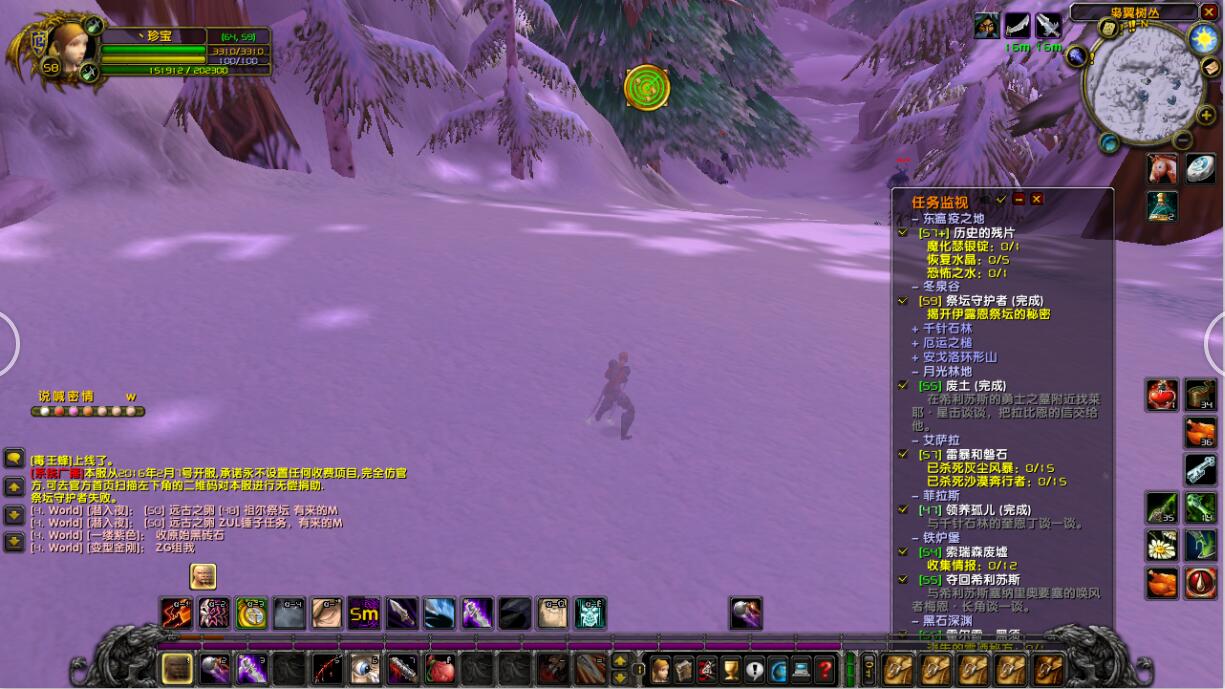Select the red apple action slot
This screenshot has height=689, width=1225.
(440, 669)
